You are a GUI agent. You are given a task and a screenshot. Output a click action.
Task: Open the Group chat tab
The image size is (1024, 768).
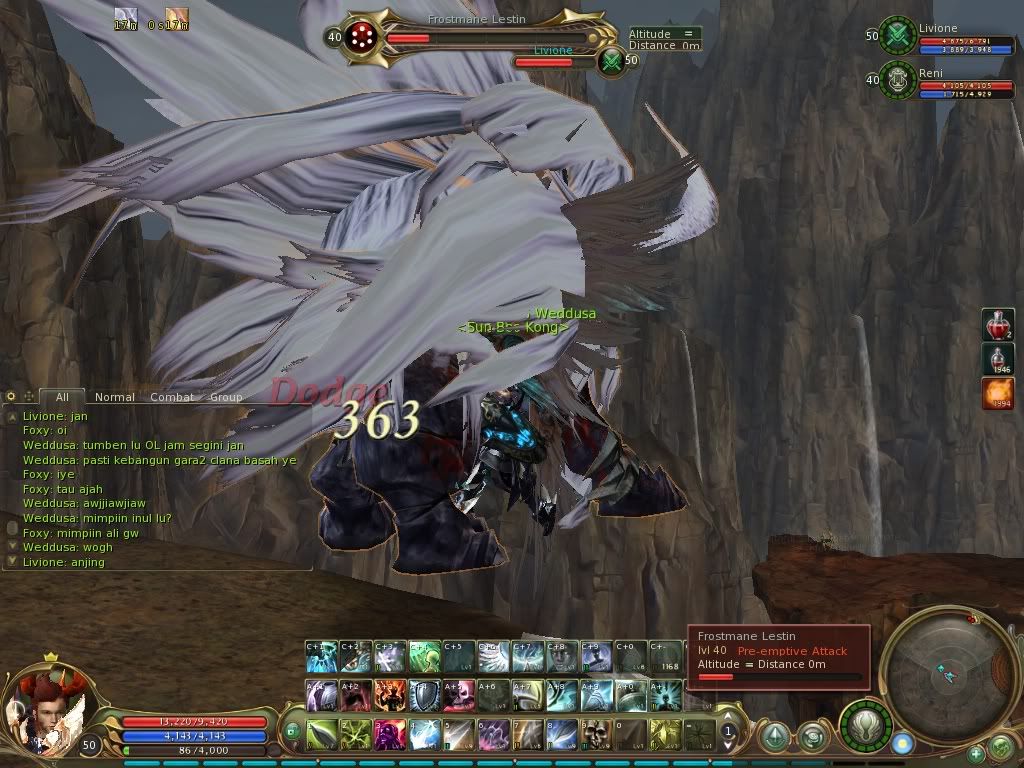coord(226,397)
